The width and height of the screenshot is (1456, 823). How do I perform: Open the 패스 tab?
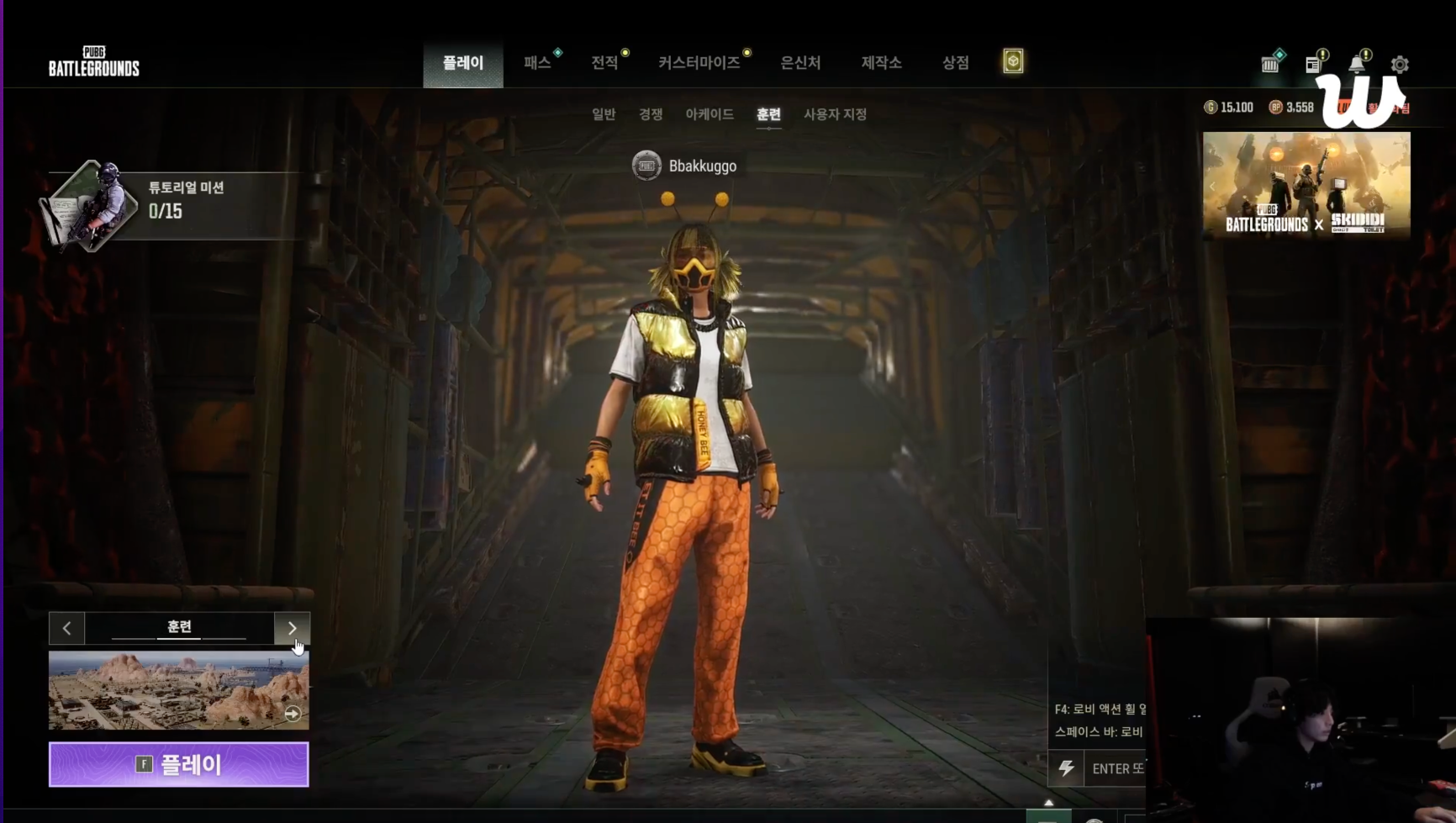[x=537, y=63]
